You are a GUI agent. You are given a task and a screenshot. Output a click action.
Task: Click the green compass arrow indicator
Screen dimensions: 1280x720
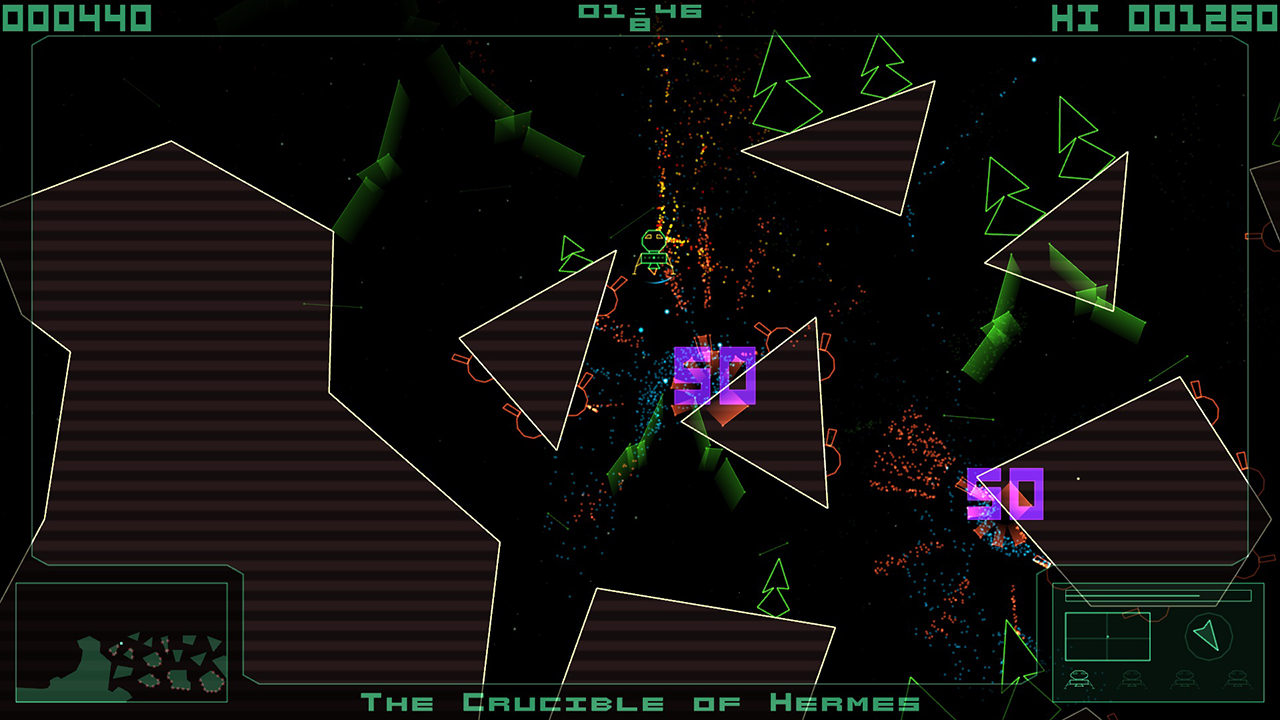[1207, 634]
